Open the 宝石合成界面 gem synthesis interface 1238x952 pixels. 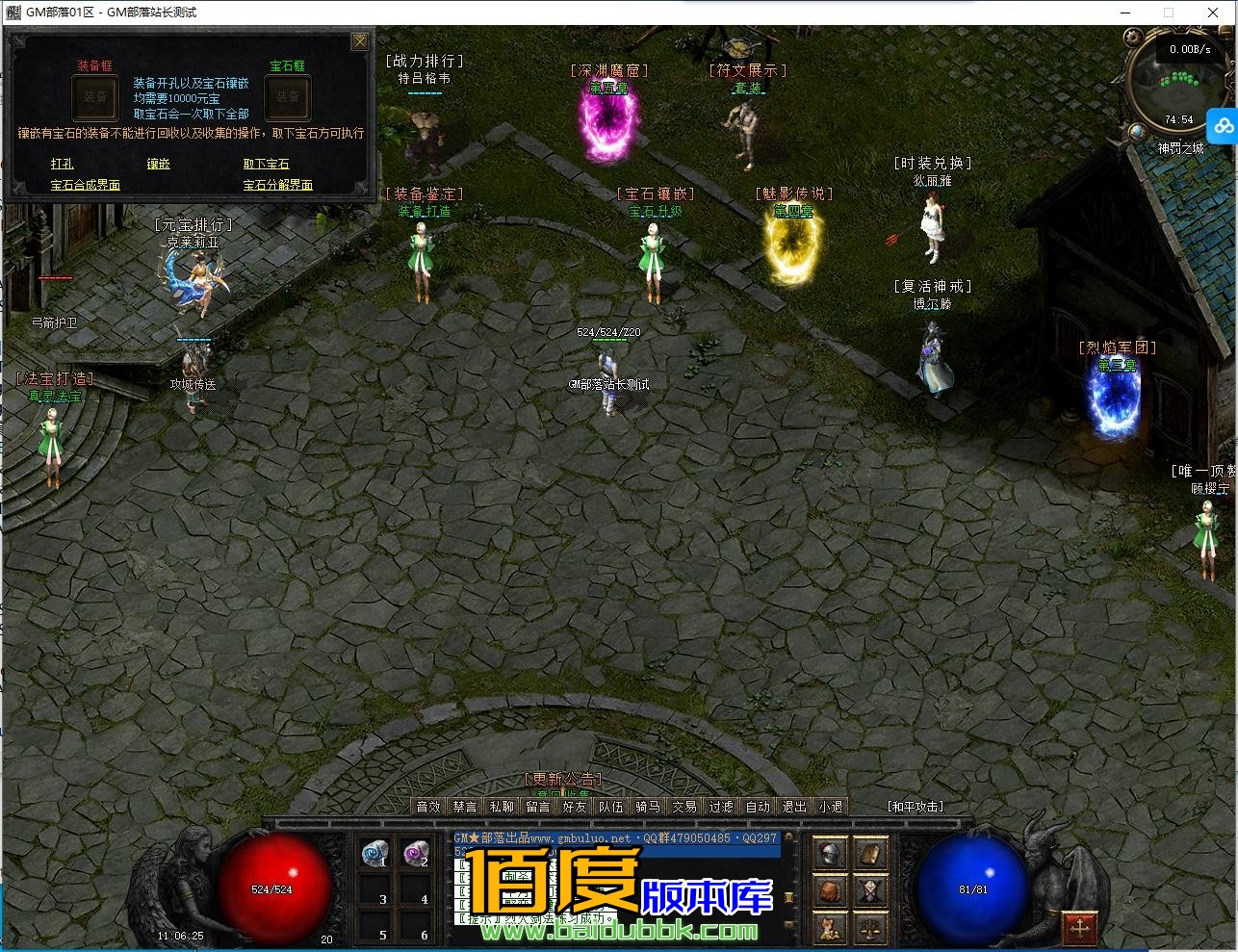[x=85, y=185]
